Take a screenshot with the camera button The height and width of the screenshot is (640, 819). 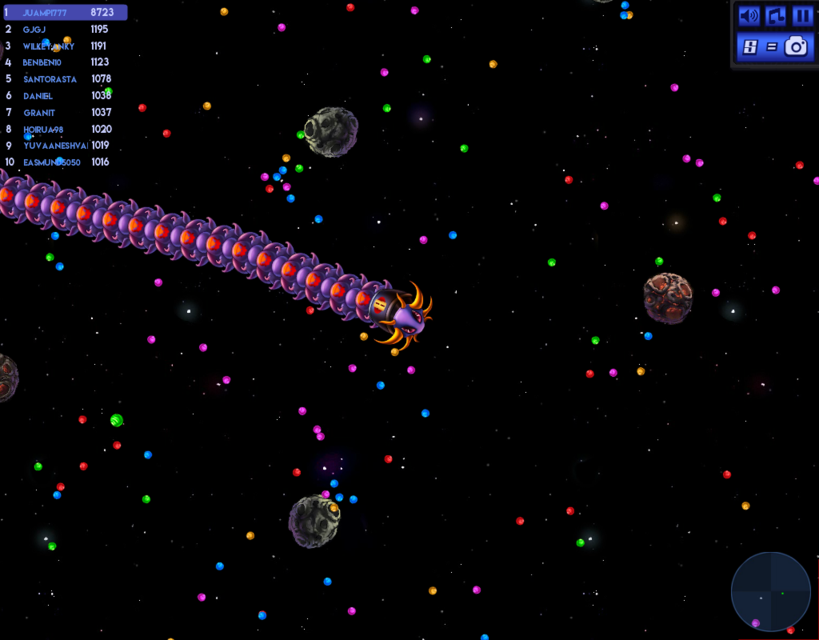click(x=796, y=46)
